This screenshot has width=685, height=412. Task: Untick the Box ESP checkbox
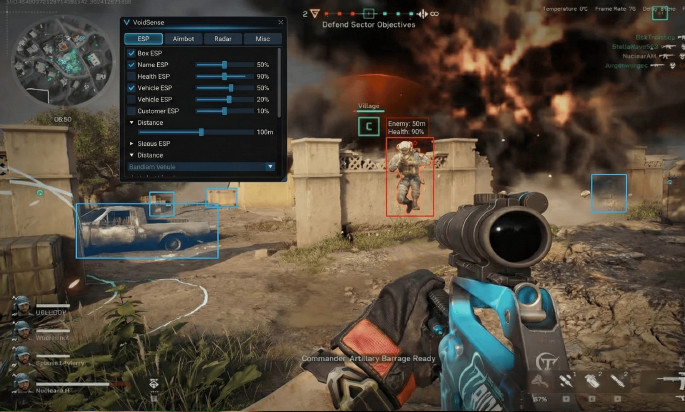131,53
